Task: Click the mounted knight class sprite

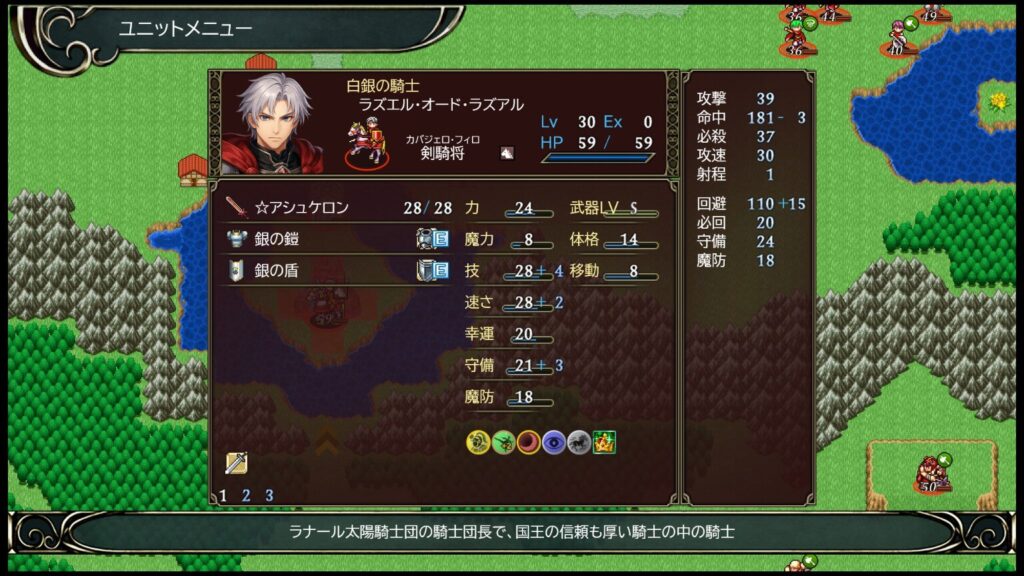Action: (x=366, y=142)
